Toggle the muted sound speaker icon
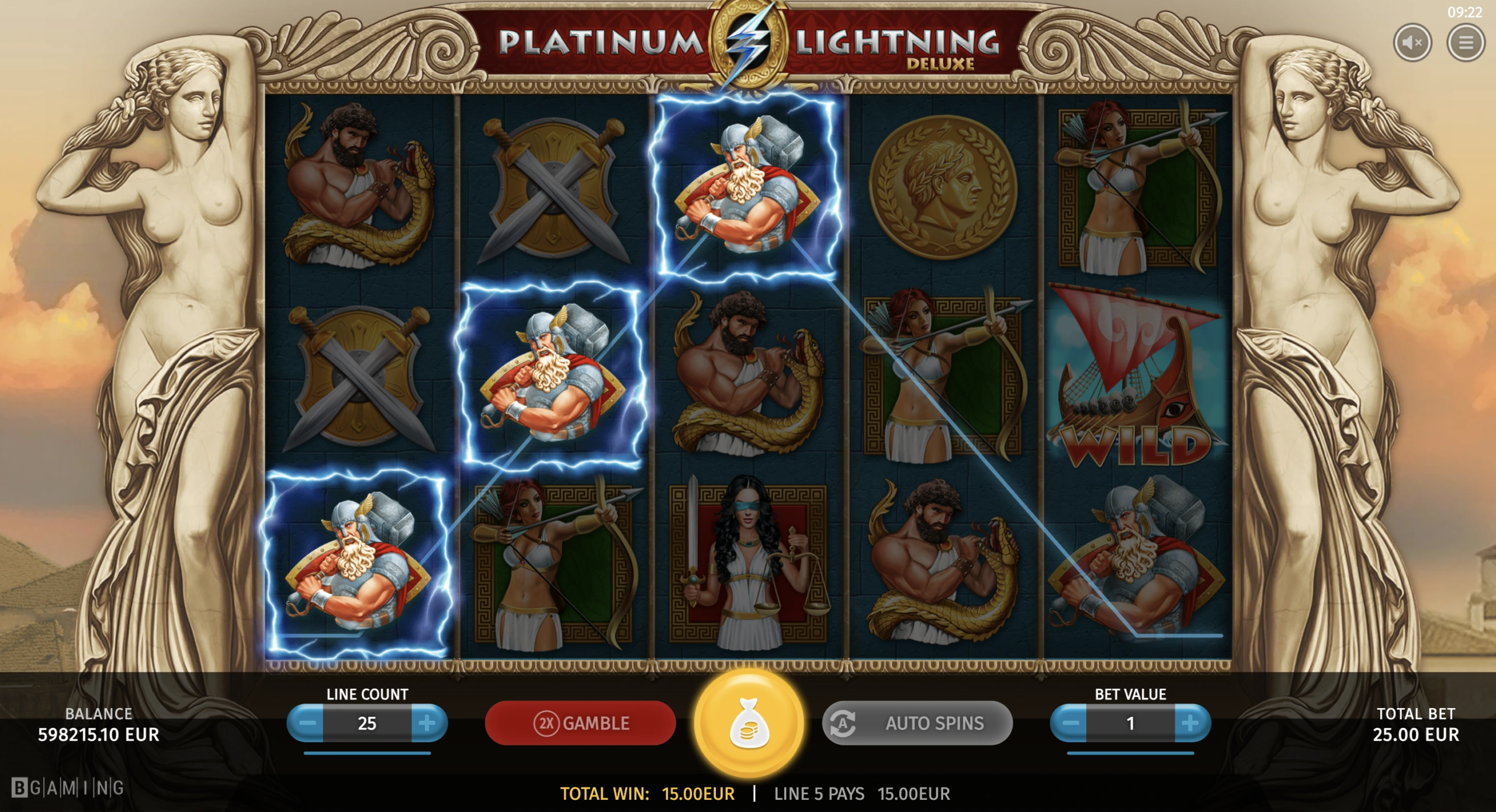Image resolution: width=1496 pixels, height=812 pixels. tap(1412, 42)
